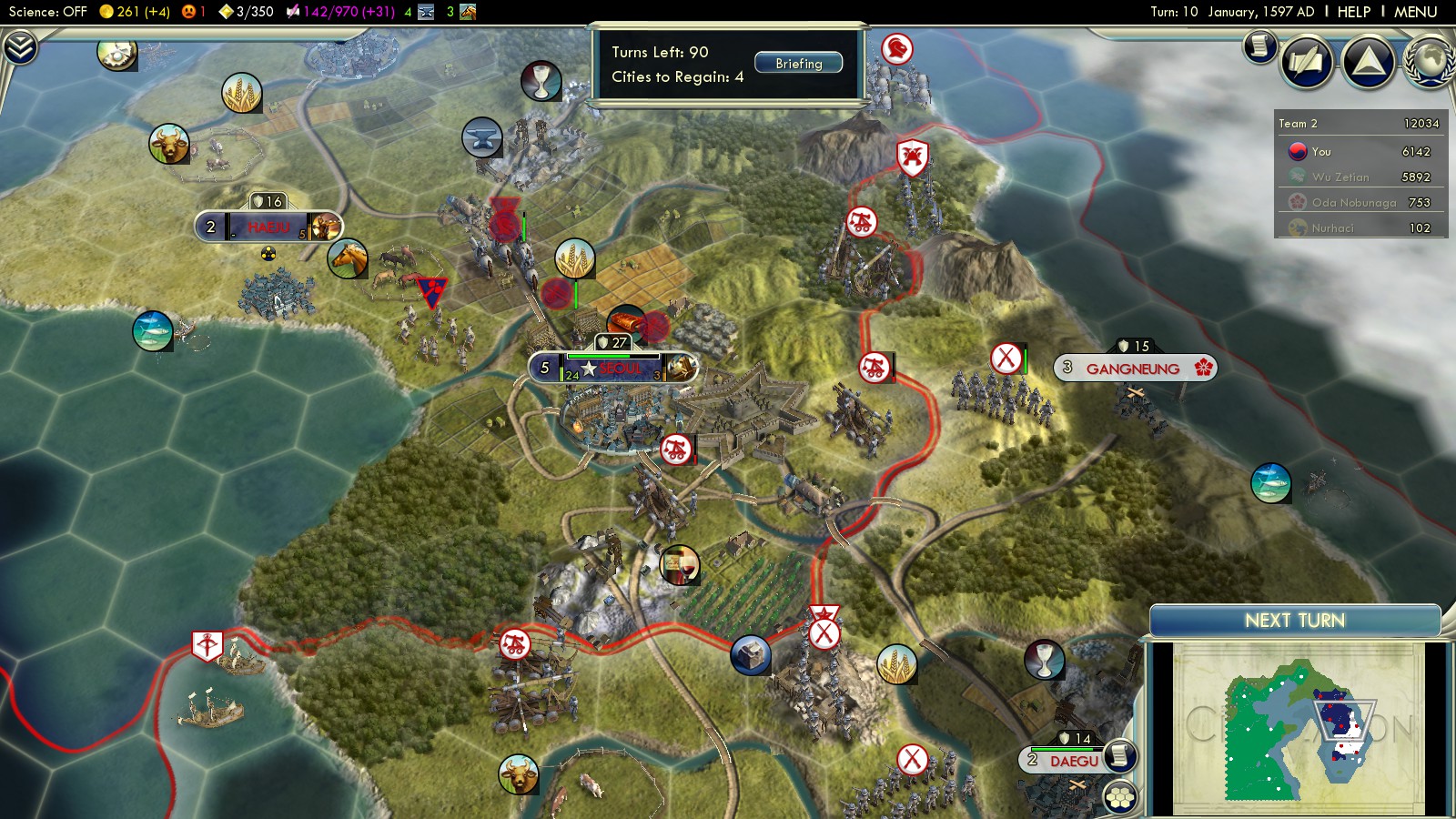End the turn with Next Turn
The width and height of the screenshot is (1456, 819).
tap(1294, 621)
